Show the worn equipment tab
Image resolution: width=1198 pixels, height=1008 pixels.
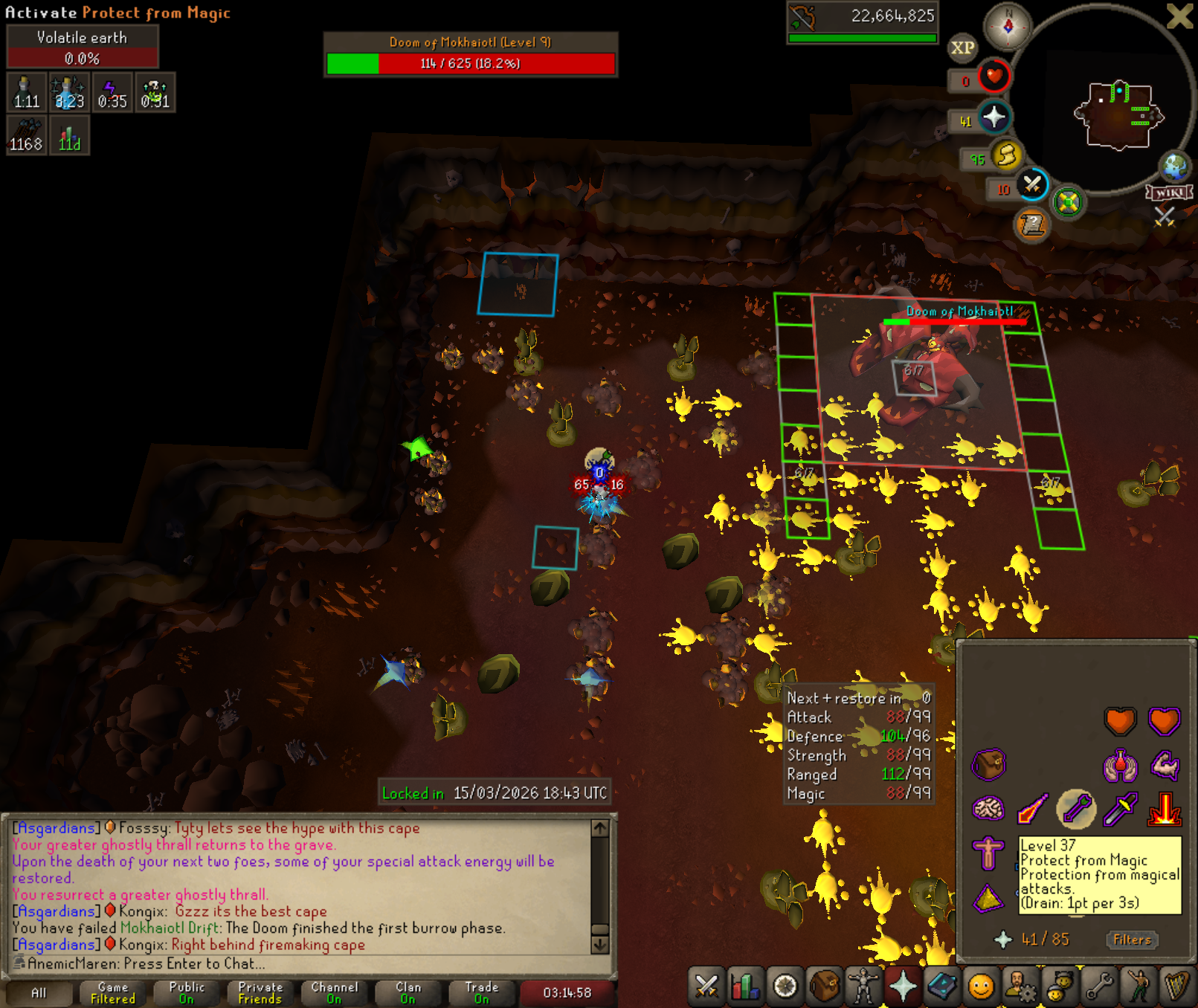point(863,987)
